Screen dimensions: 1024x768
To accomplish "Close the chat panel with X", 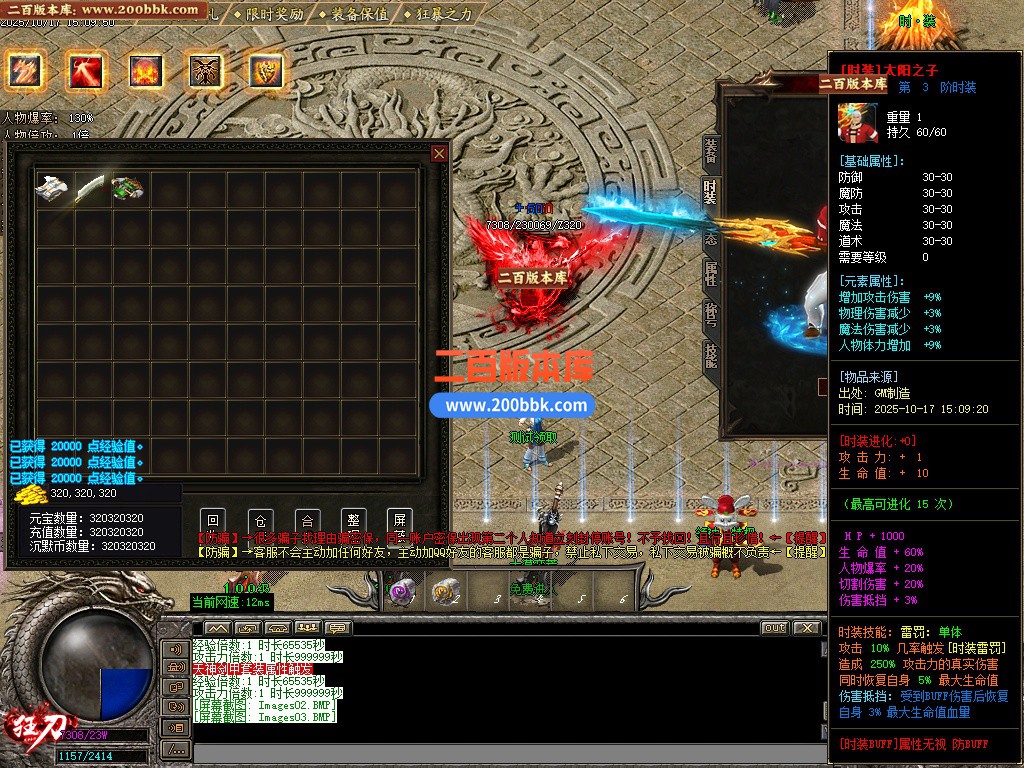I will [805, 628].
